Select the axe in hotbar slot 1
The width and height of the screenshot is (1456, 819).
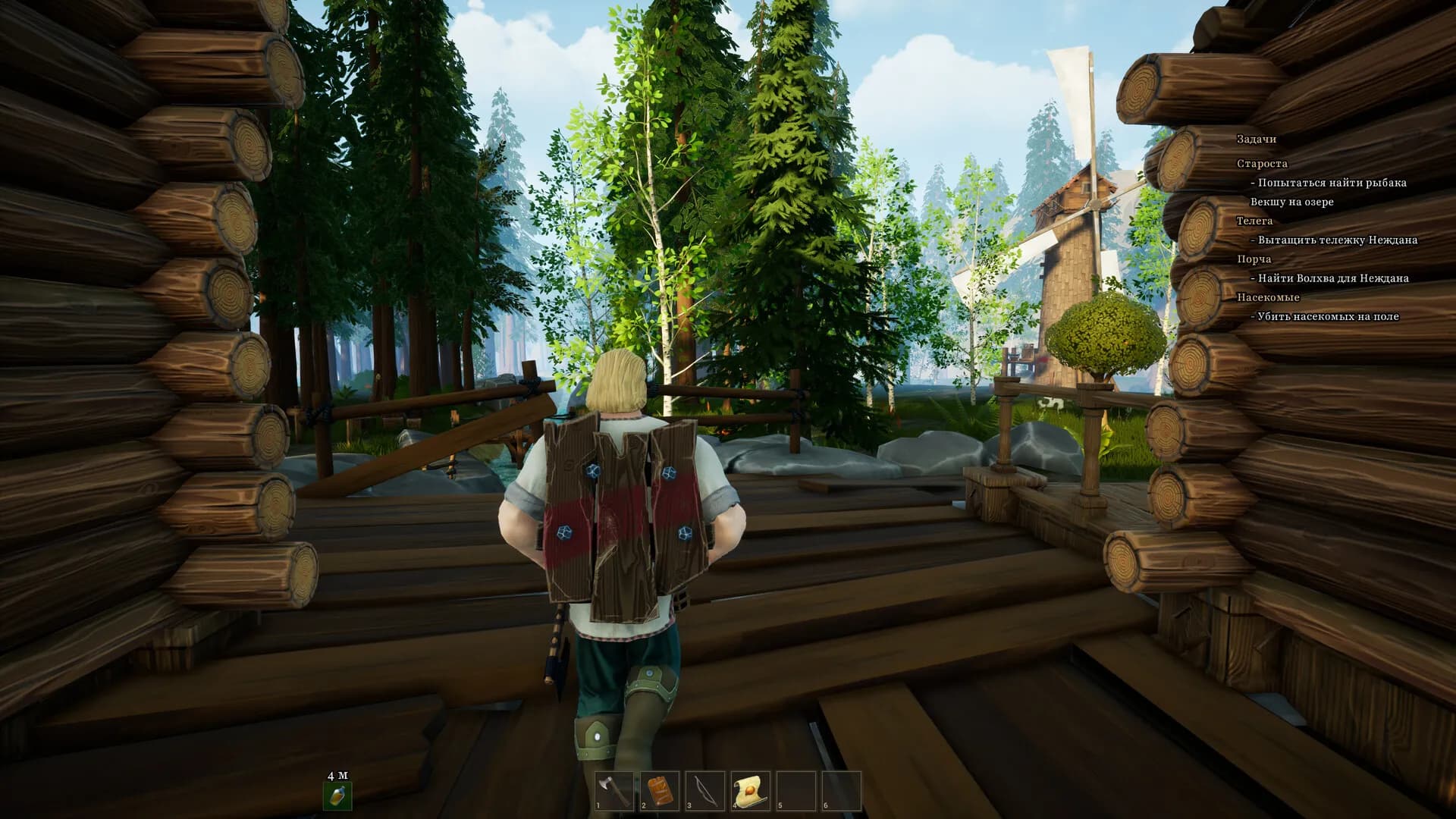point(614,791)
